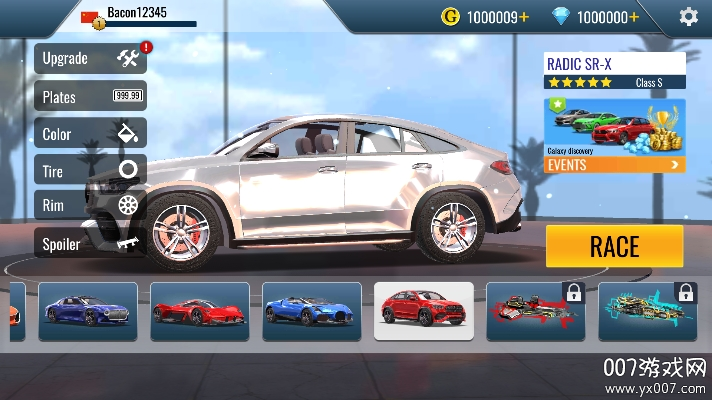Screen dimensions: 712x400
Task: Add more gold coins with the plus
Action: click(x=523, y=17)
